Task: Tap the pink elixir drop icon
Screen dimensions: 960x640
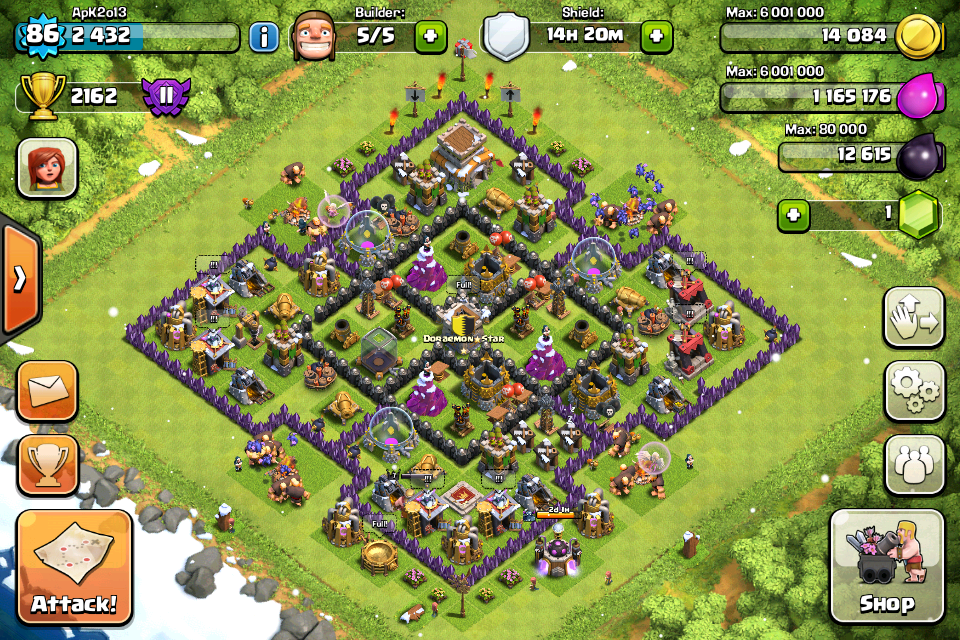Action: pos(915,97)
